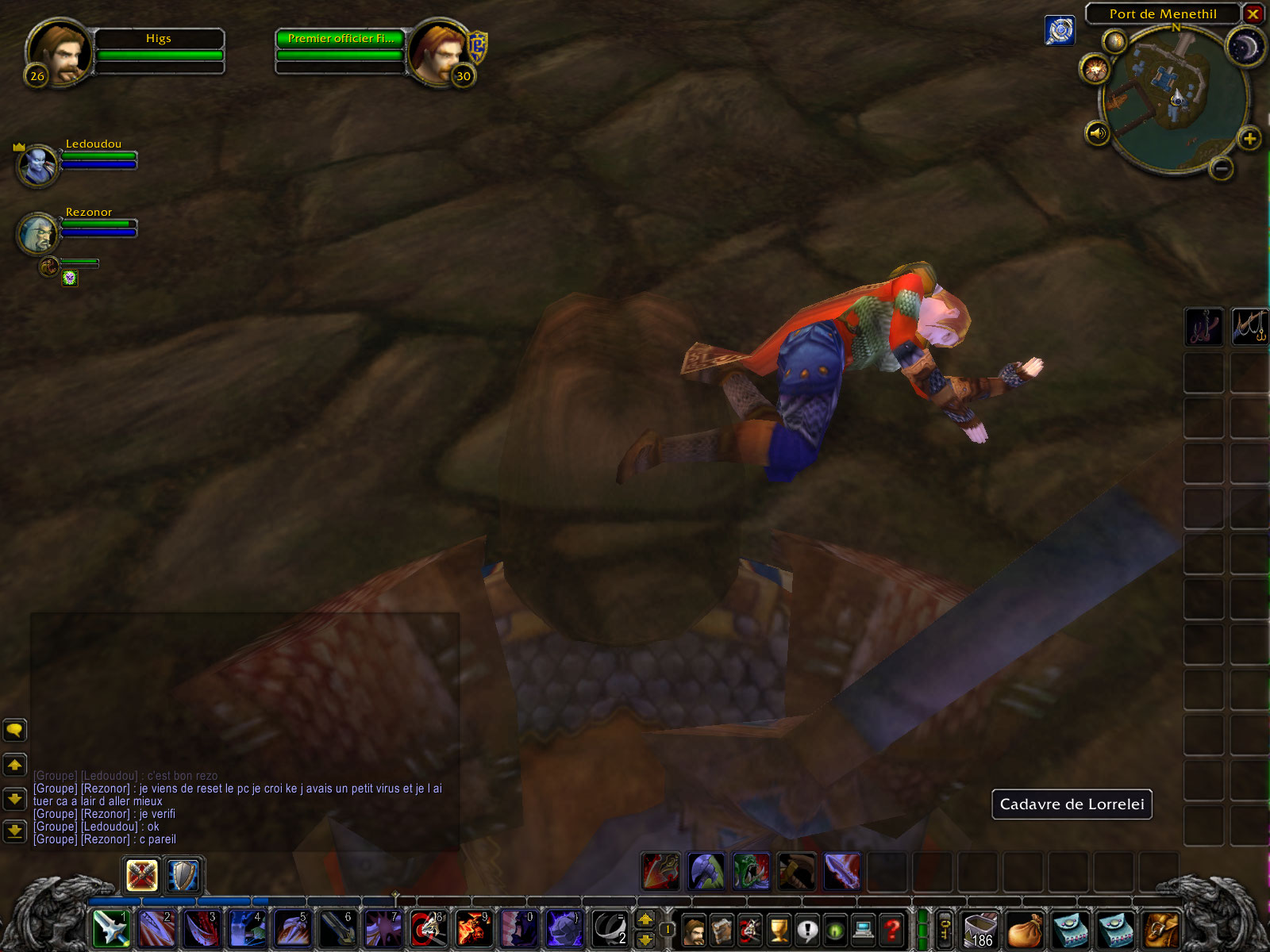Open the chat speech bubble menu

click(x=14, y=729)
